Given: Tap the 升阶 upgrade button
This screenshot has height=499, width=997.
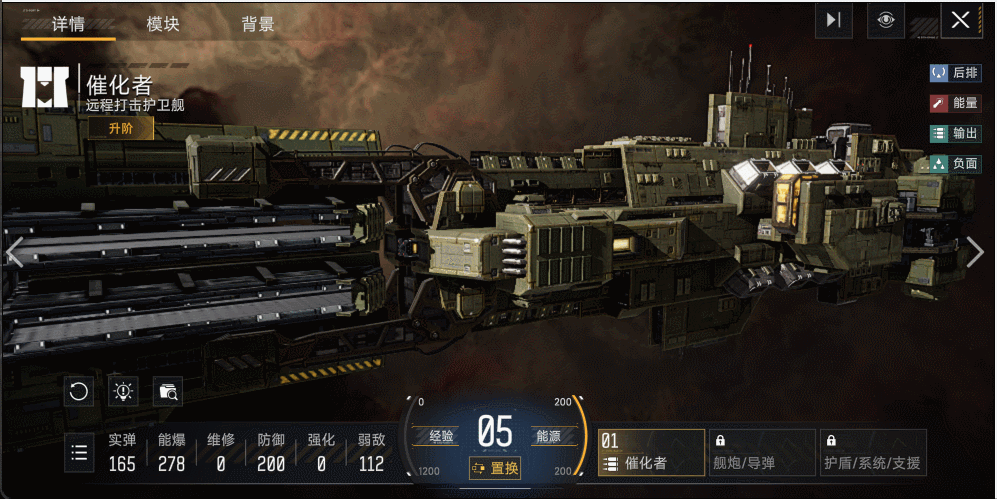Looking at the screenshot, I should click(120, 129).
